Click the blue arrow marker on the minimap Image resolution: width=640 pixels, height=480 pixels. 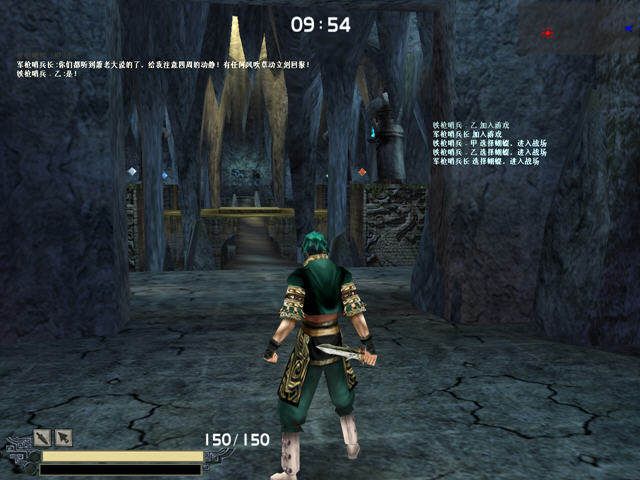[628, 29]
